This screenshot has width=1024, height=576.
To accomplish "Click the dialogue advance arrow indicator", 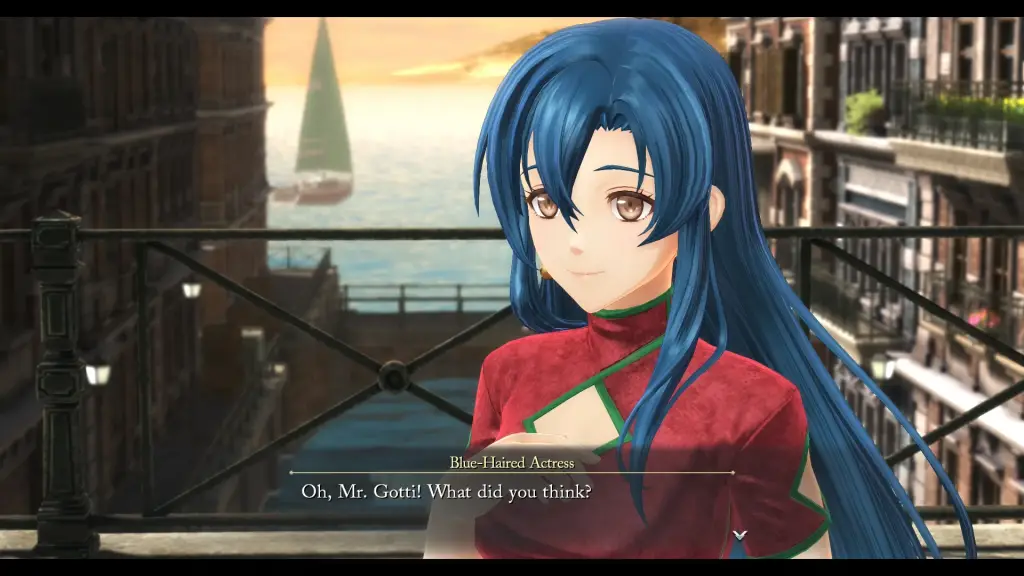I will [739, 535].
